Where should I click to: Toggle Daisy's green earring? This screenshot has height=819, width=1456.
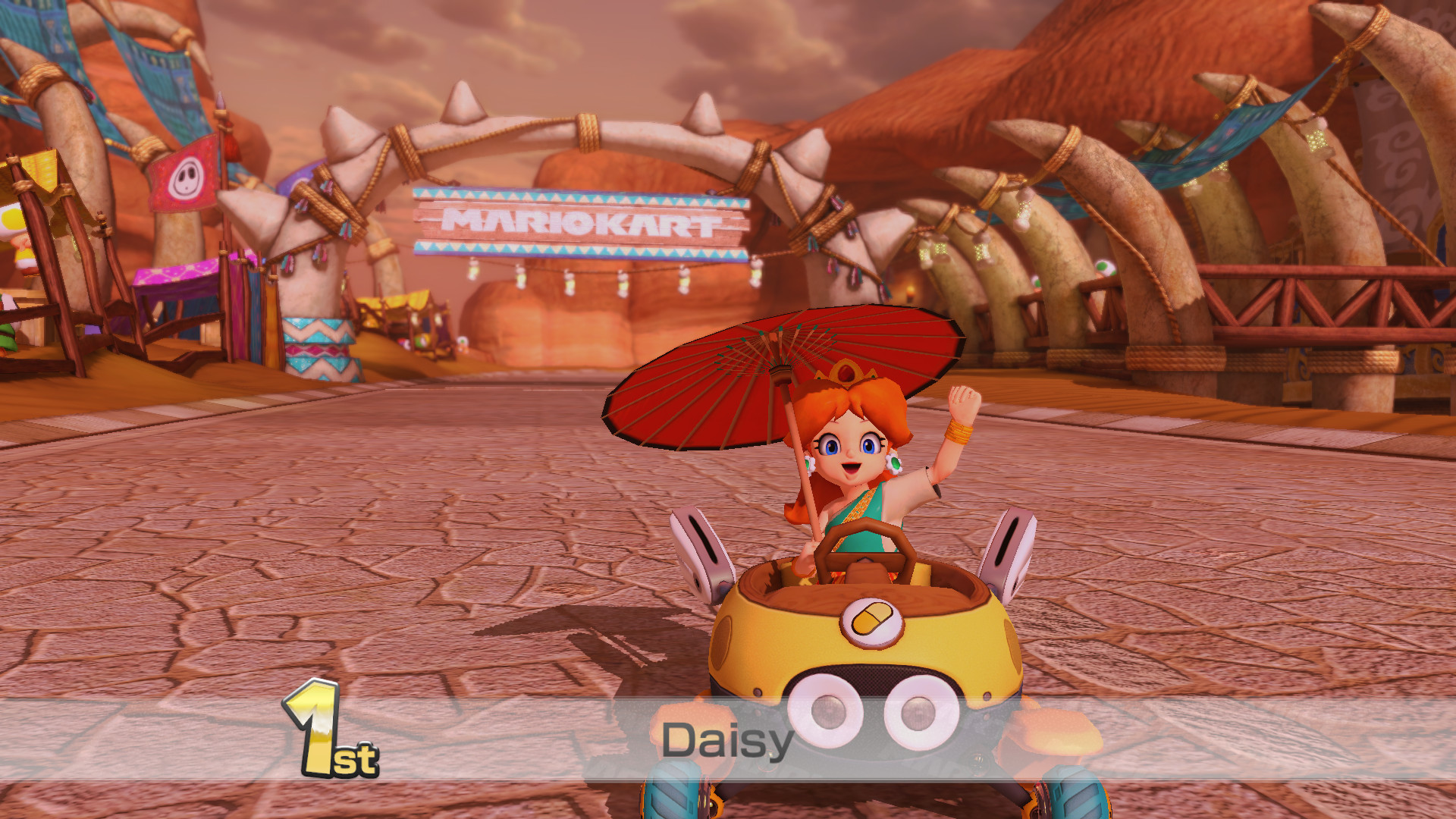[x=894, y=463]
